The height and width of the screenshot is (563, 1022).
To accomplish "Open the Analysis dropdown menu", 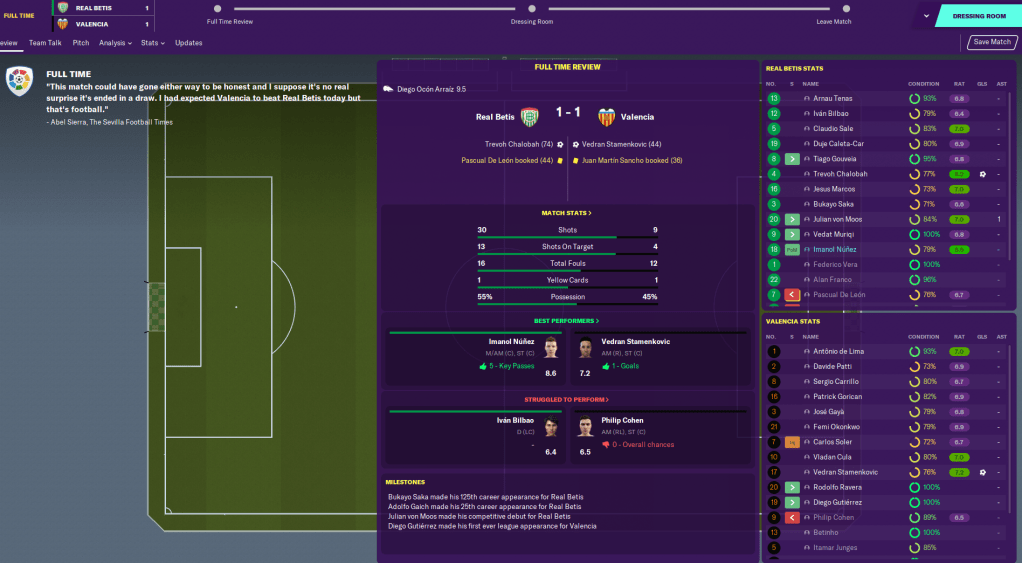I will pyautogui.click(x=115, y=43).
